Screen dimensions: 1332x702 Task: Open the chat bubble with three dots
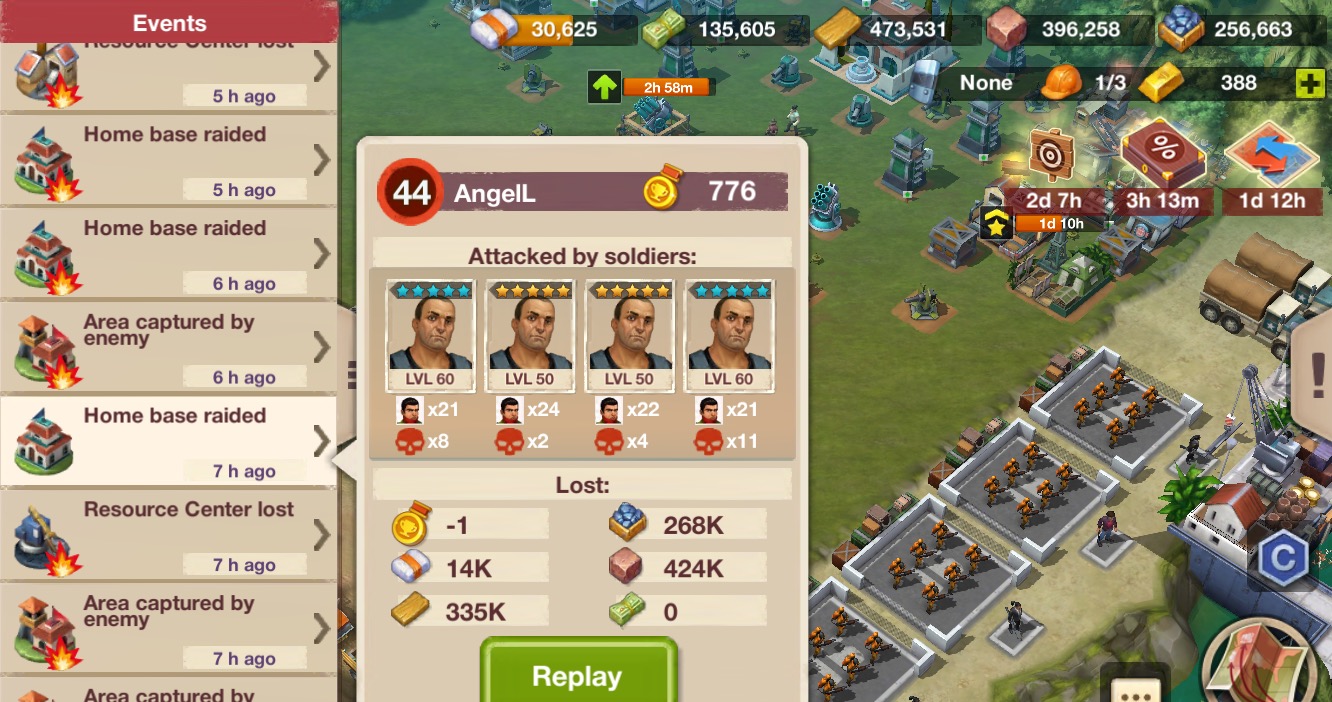pyautogui.click(x=1135, y=688)
